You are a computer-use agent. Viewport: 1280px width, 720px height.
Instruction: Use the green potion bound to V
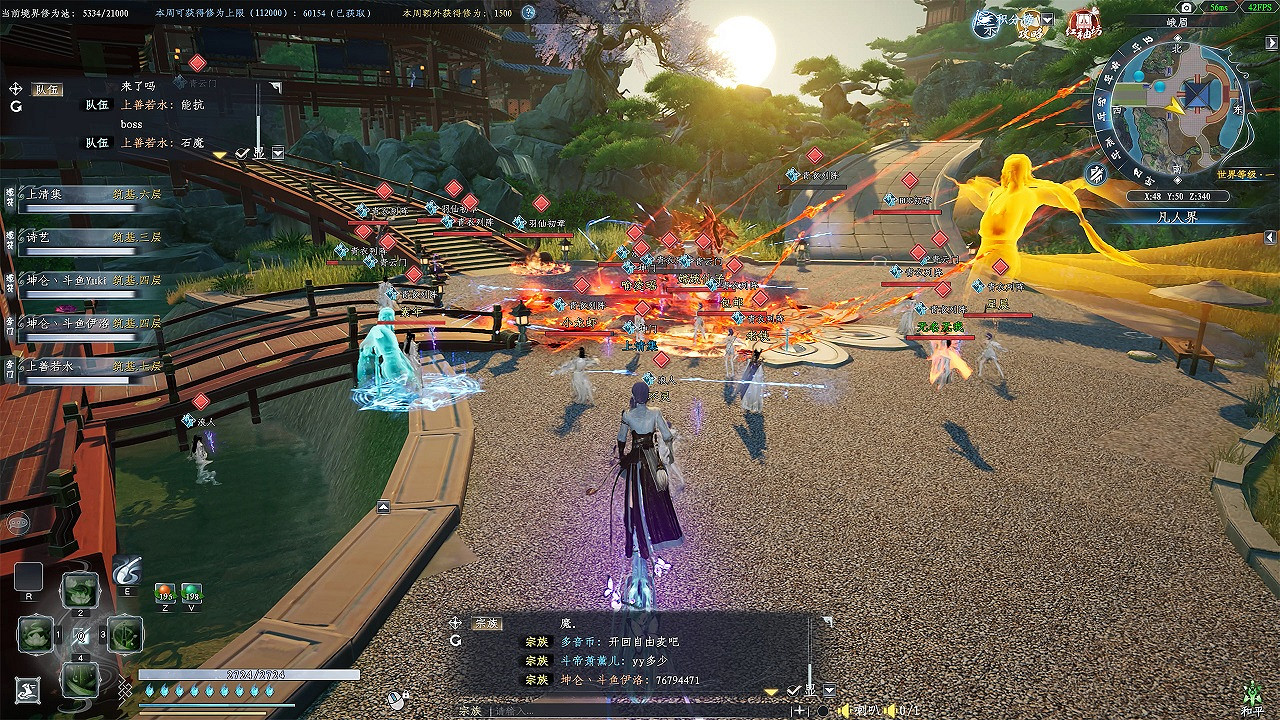(x=190, y=592)
